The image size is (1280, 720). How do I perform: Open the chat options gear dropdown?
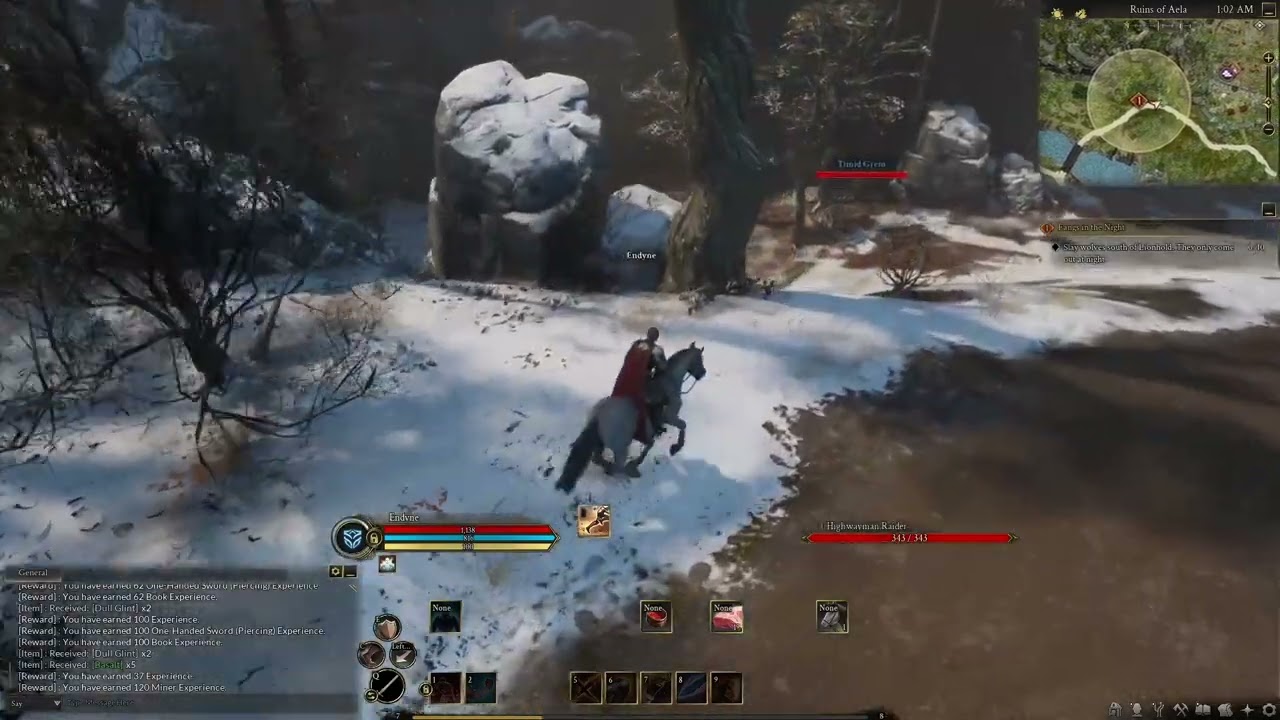(335, 571)
